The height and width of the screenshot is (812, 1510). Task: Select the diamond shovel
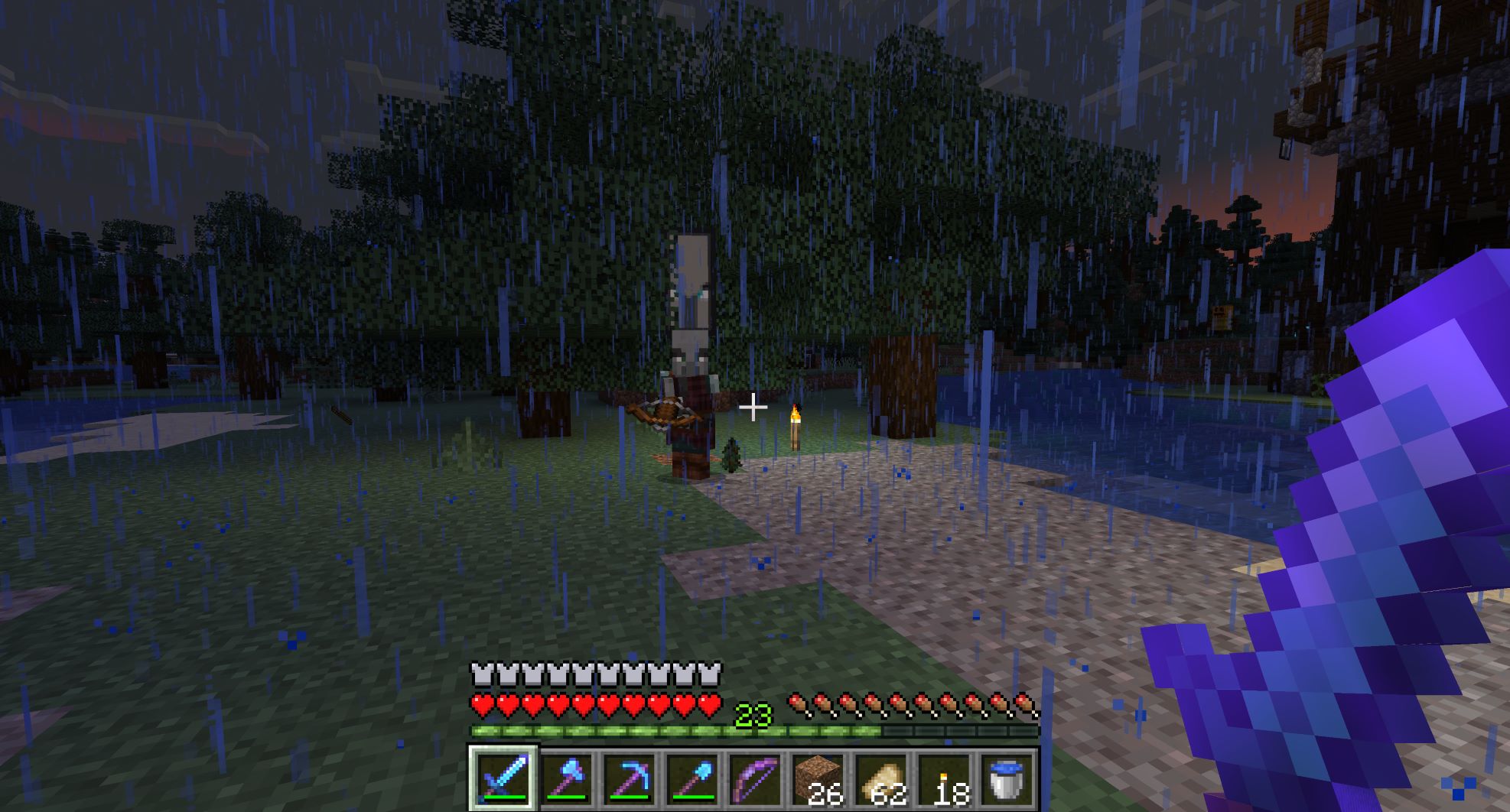pos(692,778)
